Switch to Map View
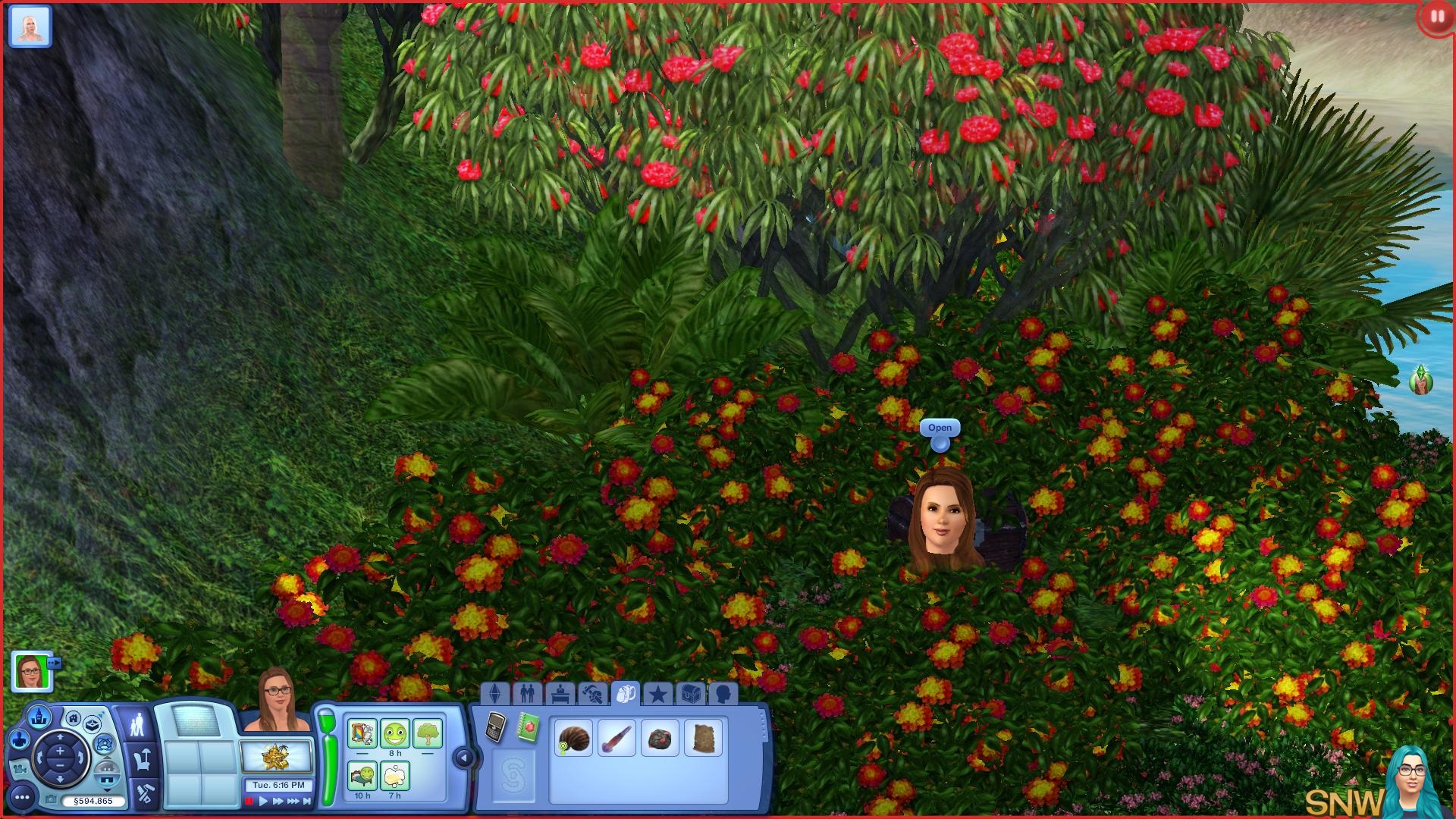The width and height of the screenshot is (1456, 819). coord(39,716)
